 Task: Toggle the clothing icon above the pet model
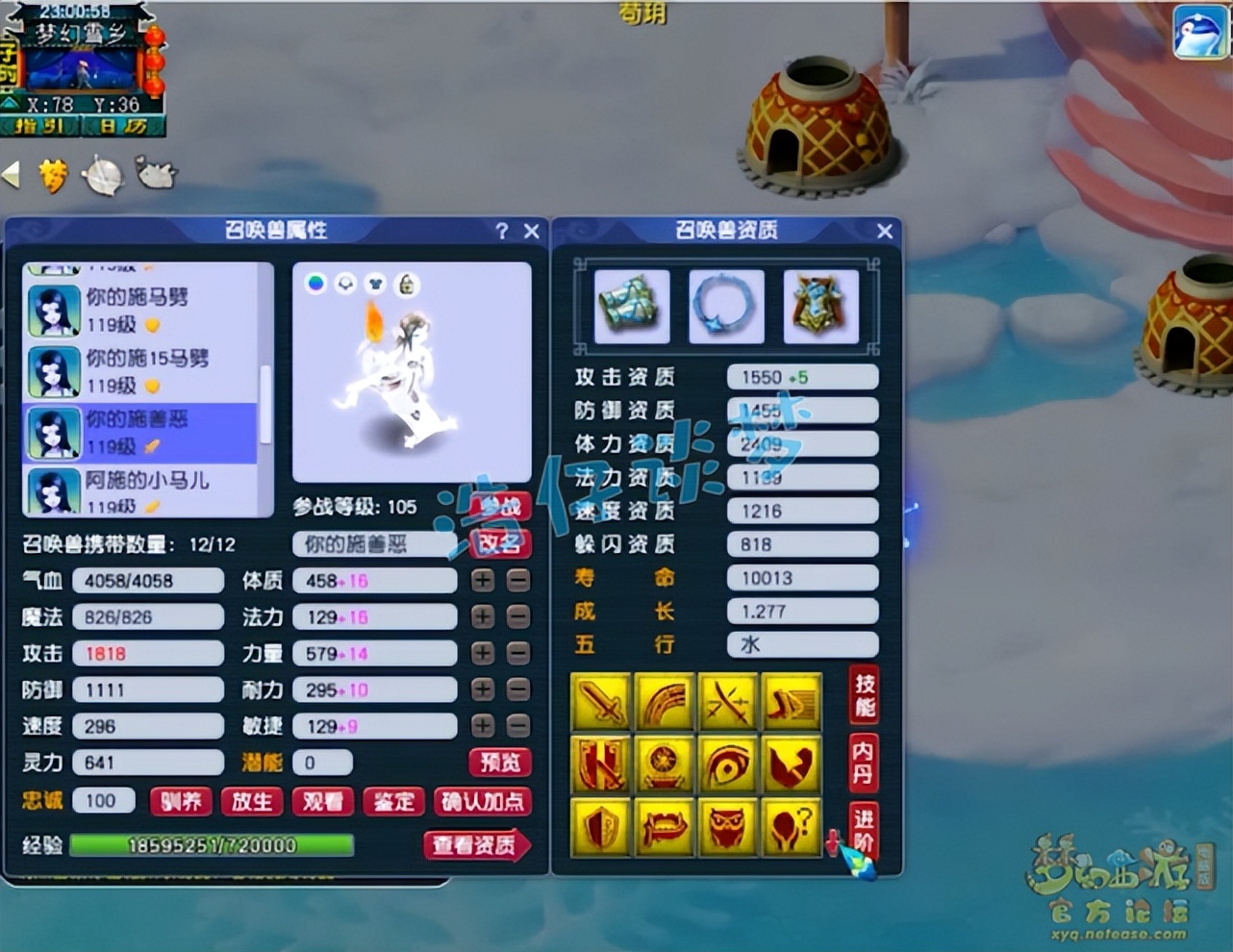click(377, 284)
